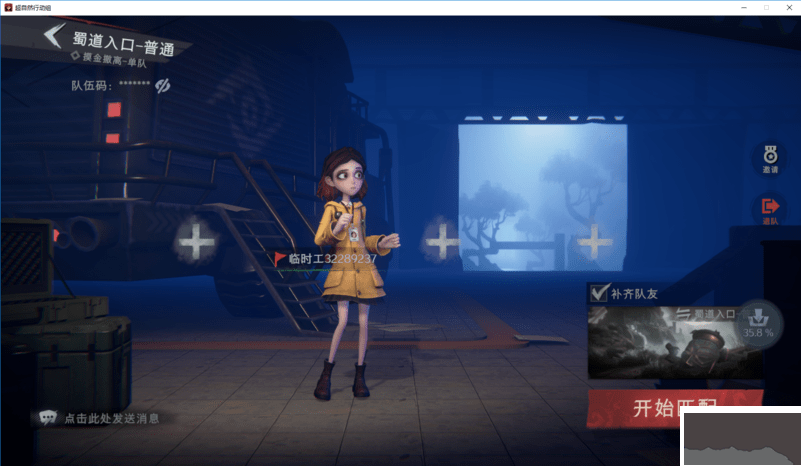Leave the team using the exit icon

[x=770, y=209]
